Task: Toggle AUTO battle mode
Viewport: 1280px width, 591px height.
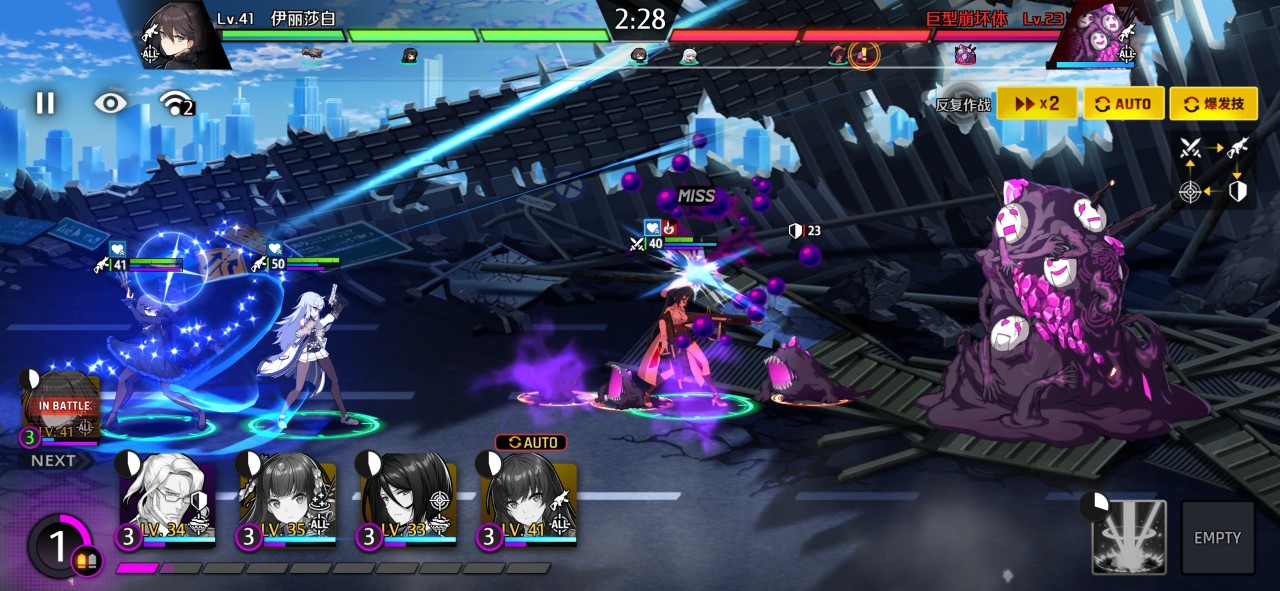Action: click(x=1122, y=104)
